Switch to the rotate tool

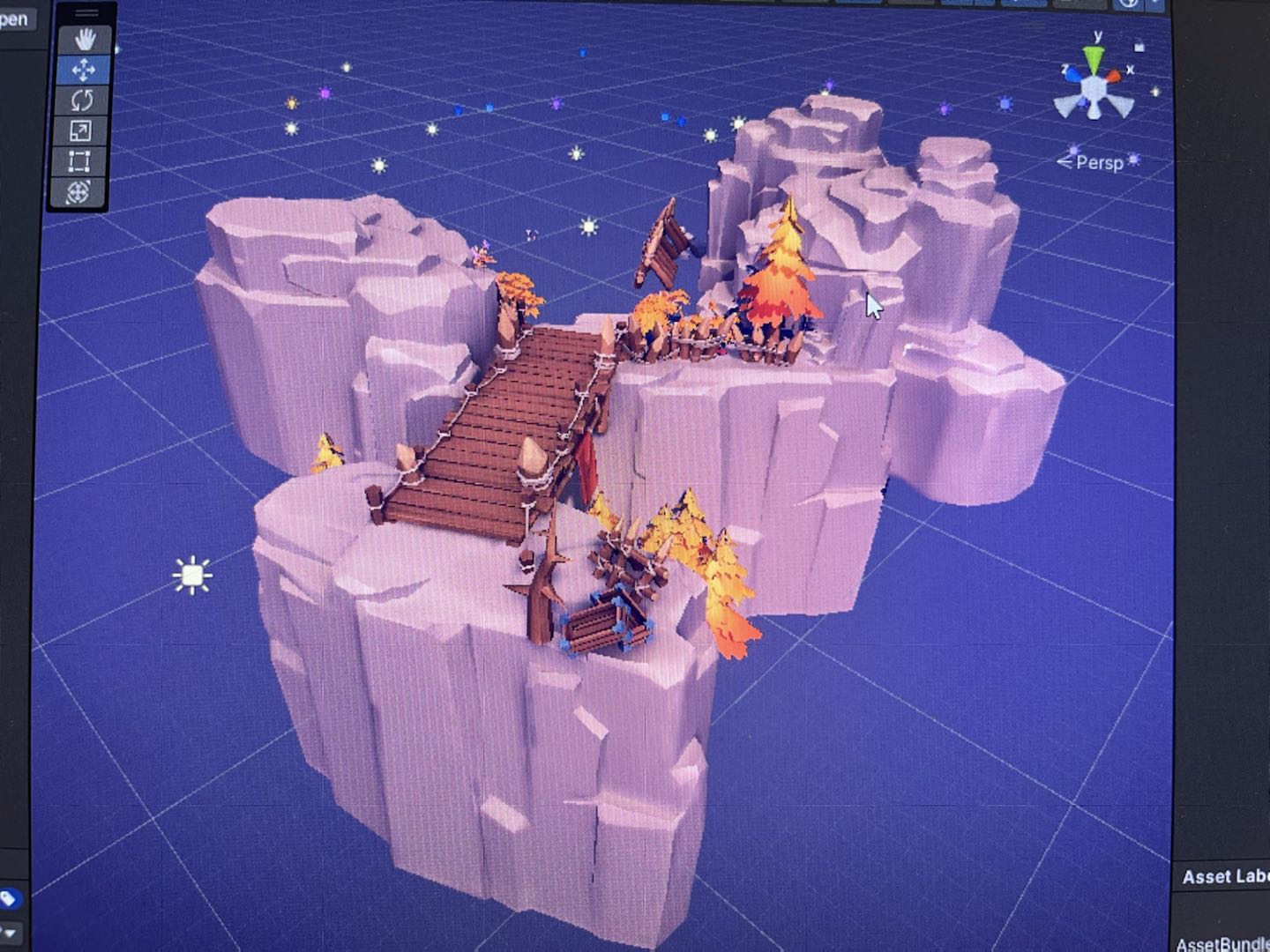click(82, 100)
